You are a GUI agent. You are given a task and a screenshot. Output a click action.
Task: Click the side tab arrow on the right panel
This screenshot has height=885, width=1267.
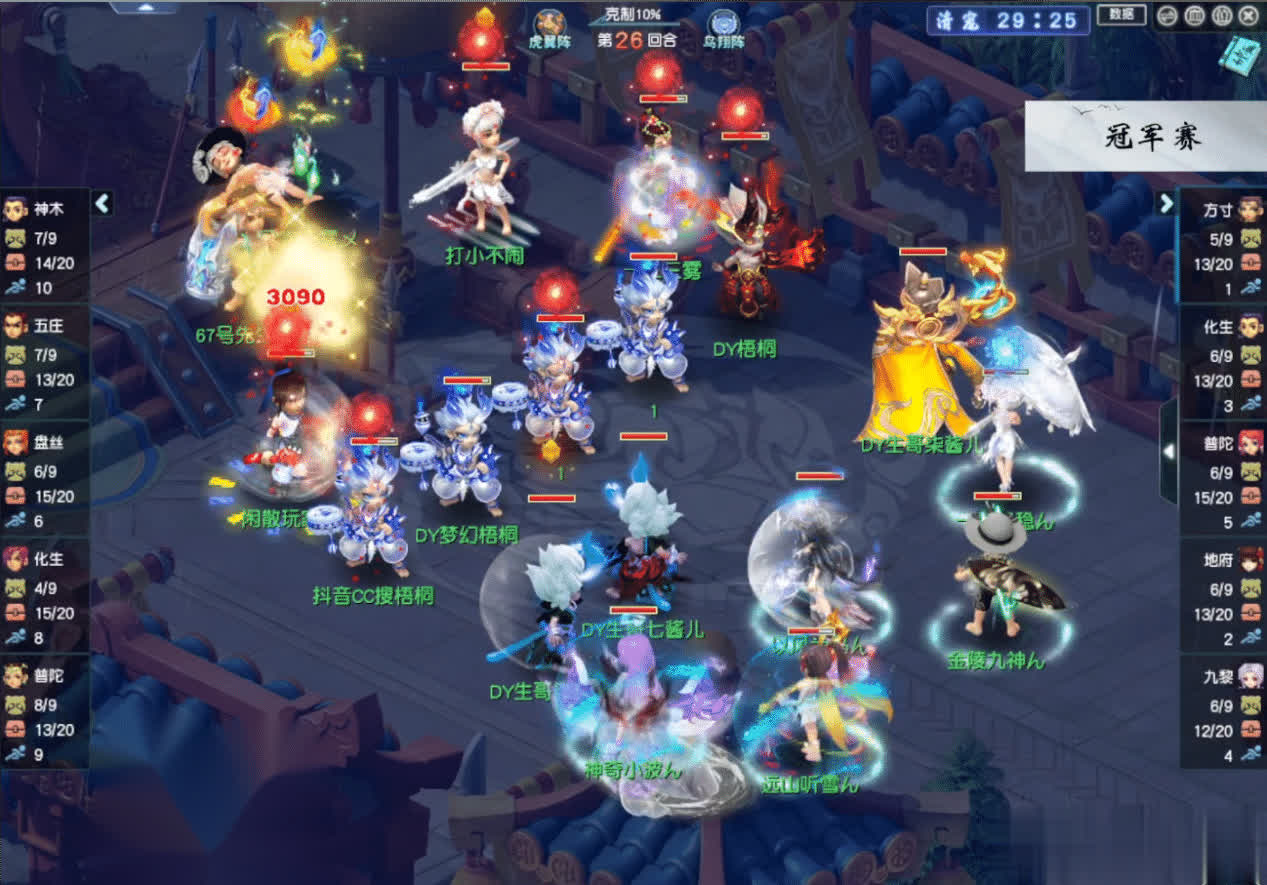click(x=1168, y=452)
